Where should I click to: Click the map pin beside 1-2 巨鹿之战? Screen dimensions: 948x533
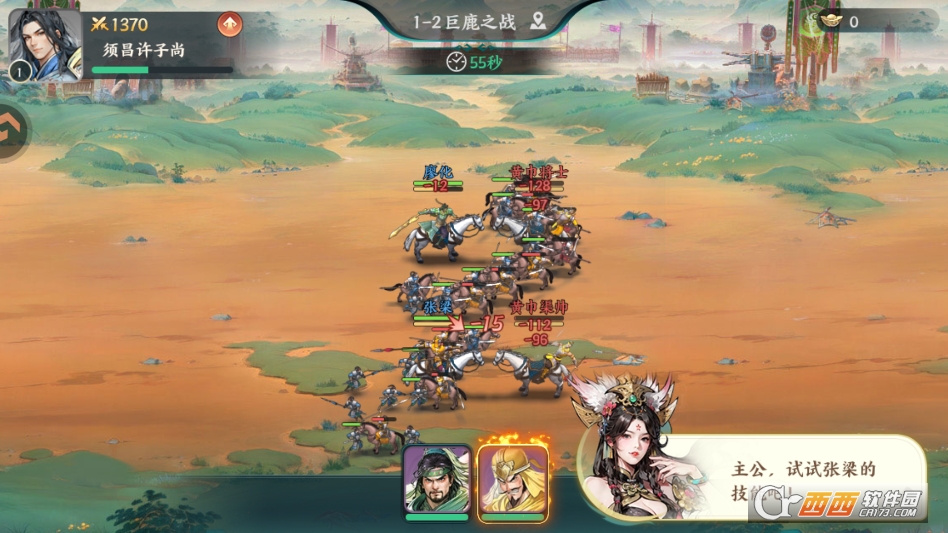[538, 22]
